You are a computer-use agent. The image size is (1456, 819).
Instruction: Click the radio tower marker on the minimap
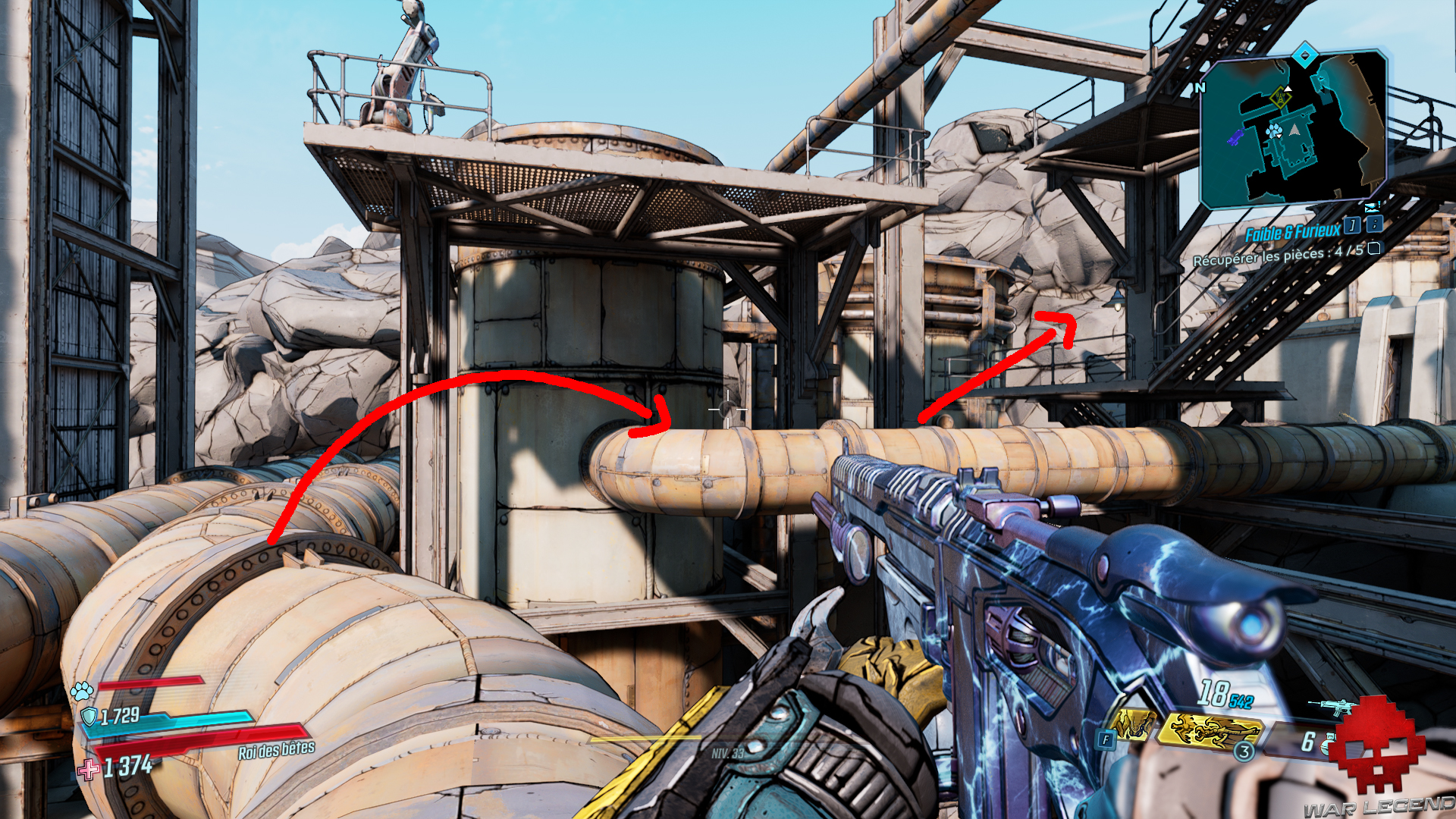pyautogui.click(x=1279, y=97)
